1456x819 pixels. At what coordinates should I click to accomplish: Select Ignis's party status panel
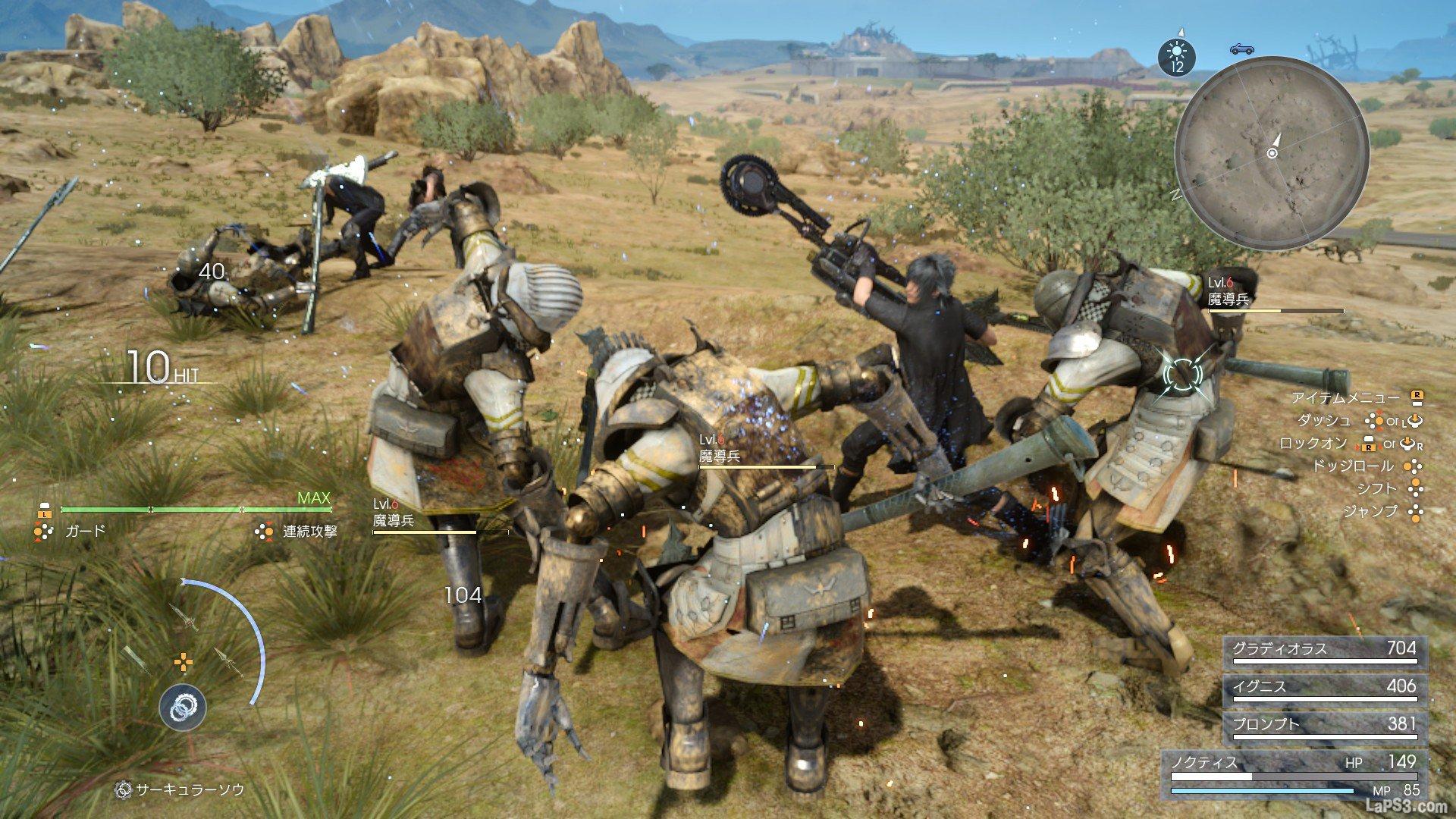click(x=1324, y=689)
